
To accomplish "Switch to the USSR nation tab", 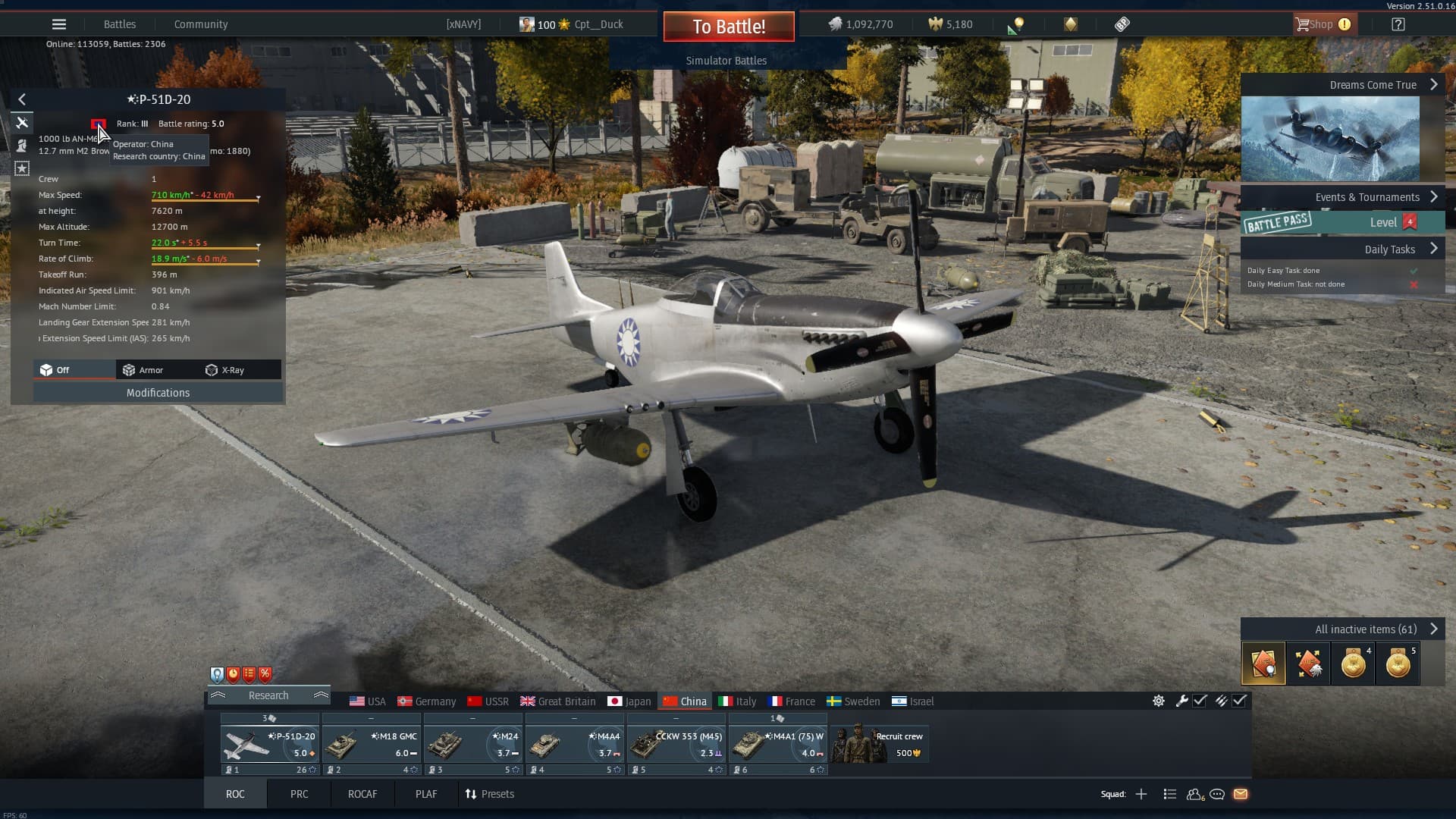I will [488, 701].
